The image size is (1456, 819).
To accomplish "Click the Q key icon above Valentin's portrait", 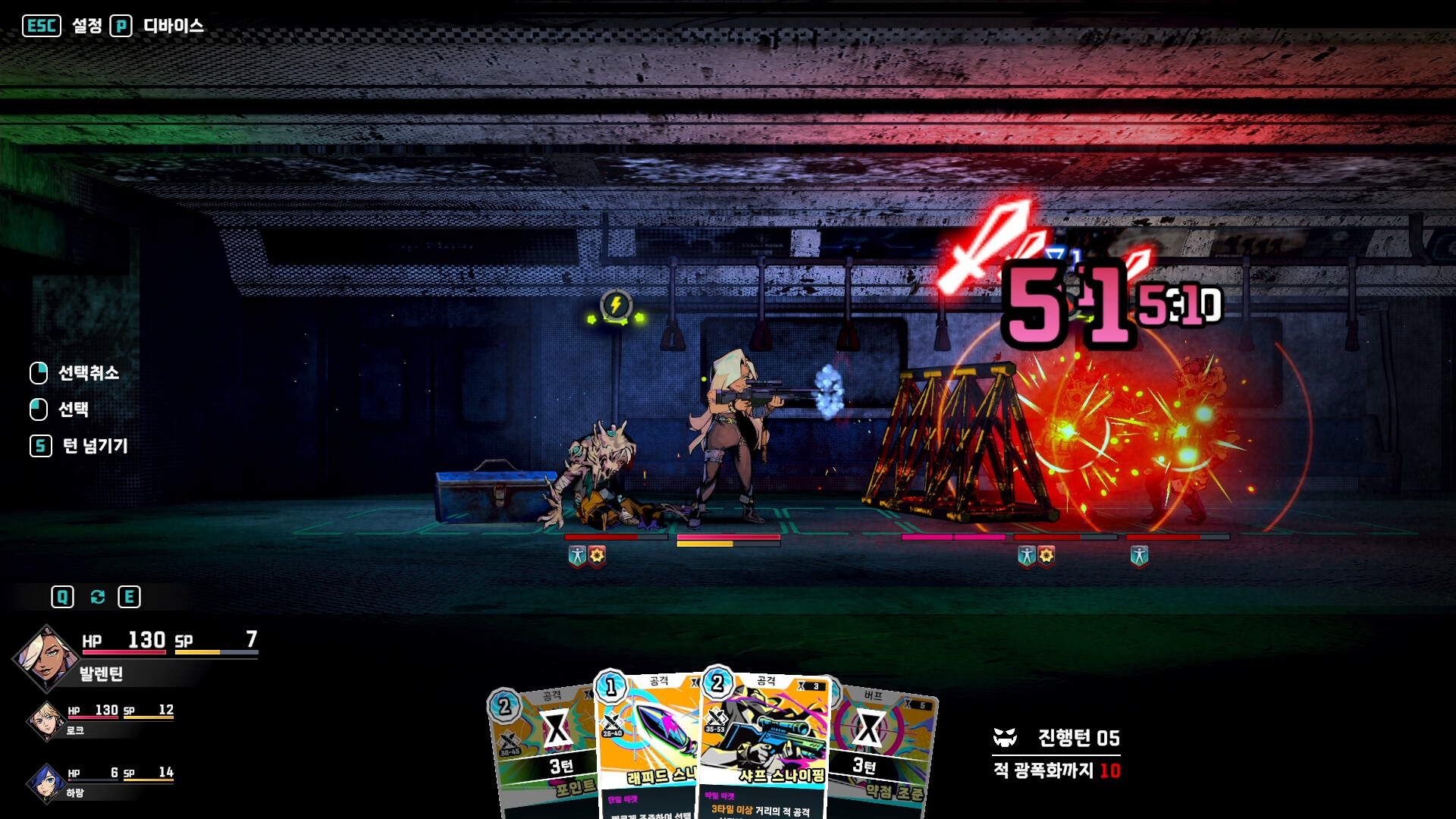I will pos(63,597).
